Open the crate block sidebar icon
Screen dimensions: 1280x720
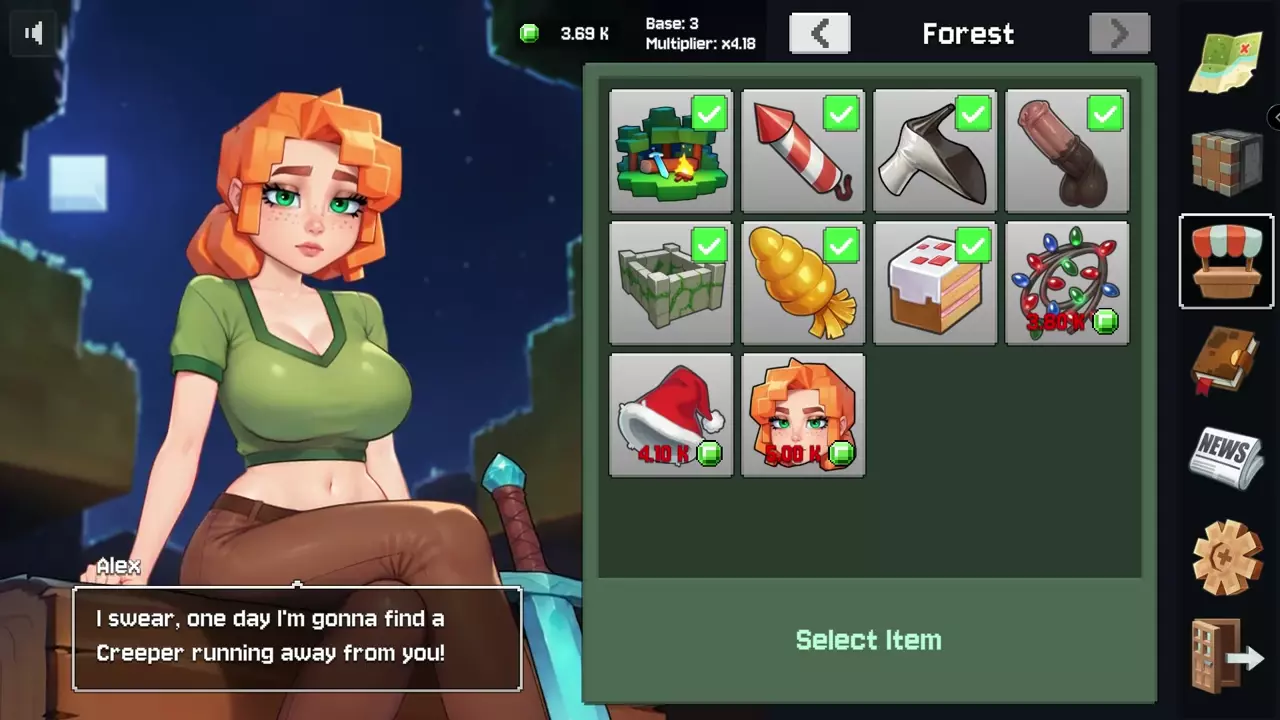point(1227,162)
